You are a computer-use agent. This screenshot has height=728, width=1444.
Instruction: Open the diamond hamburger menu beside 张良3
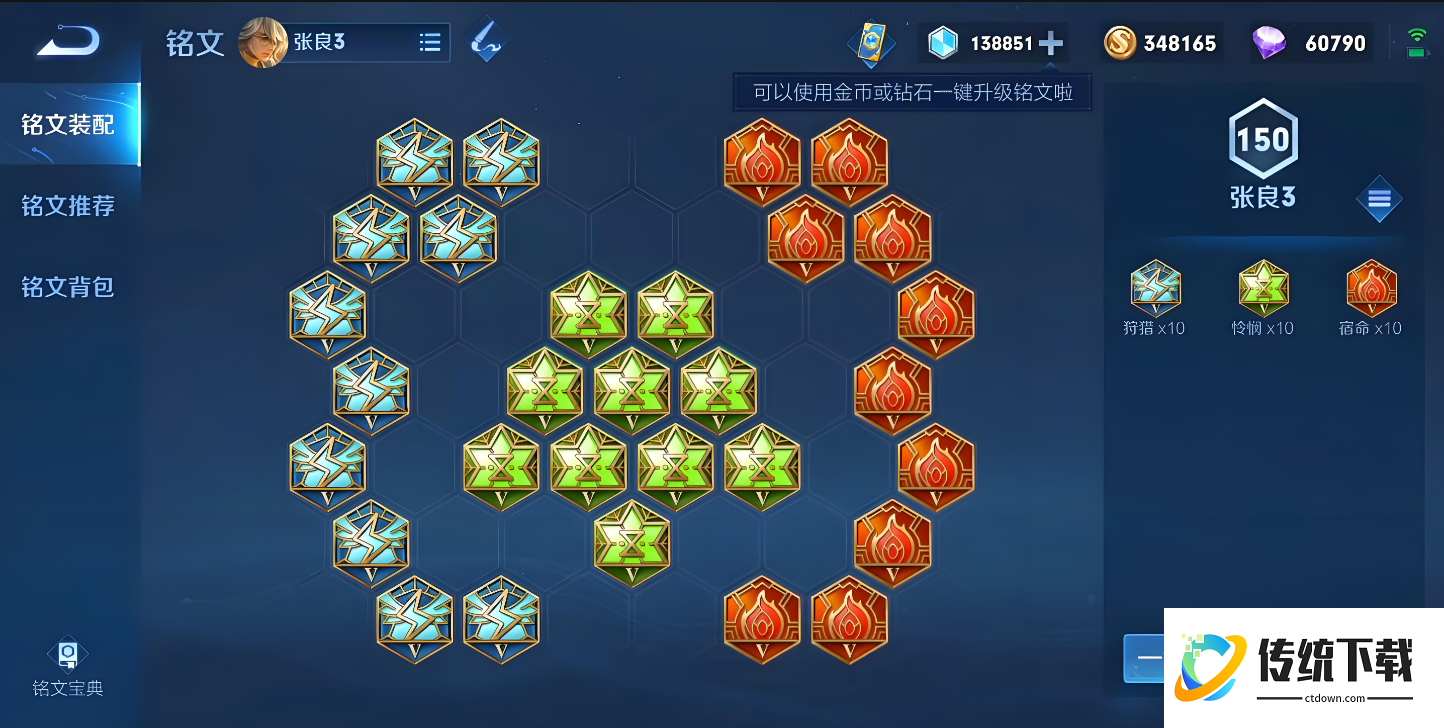tap(1379, 199)
